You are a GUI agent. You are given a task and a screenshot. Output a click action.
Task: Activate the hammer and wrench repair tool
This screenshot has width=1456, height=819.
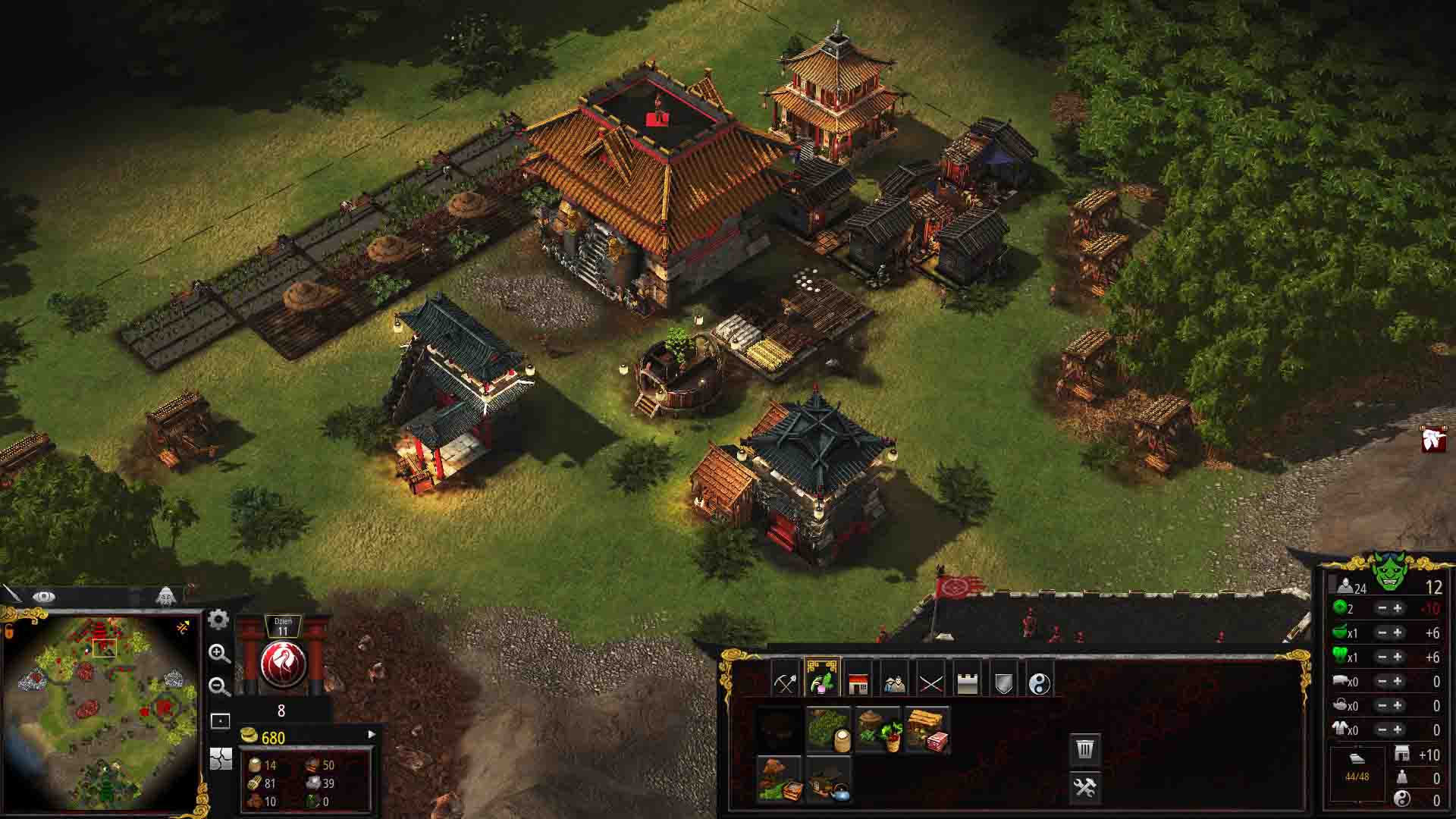pyautogui.click(x=1084, y=787)
